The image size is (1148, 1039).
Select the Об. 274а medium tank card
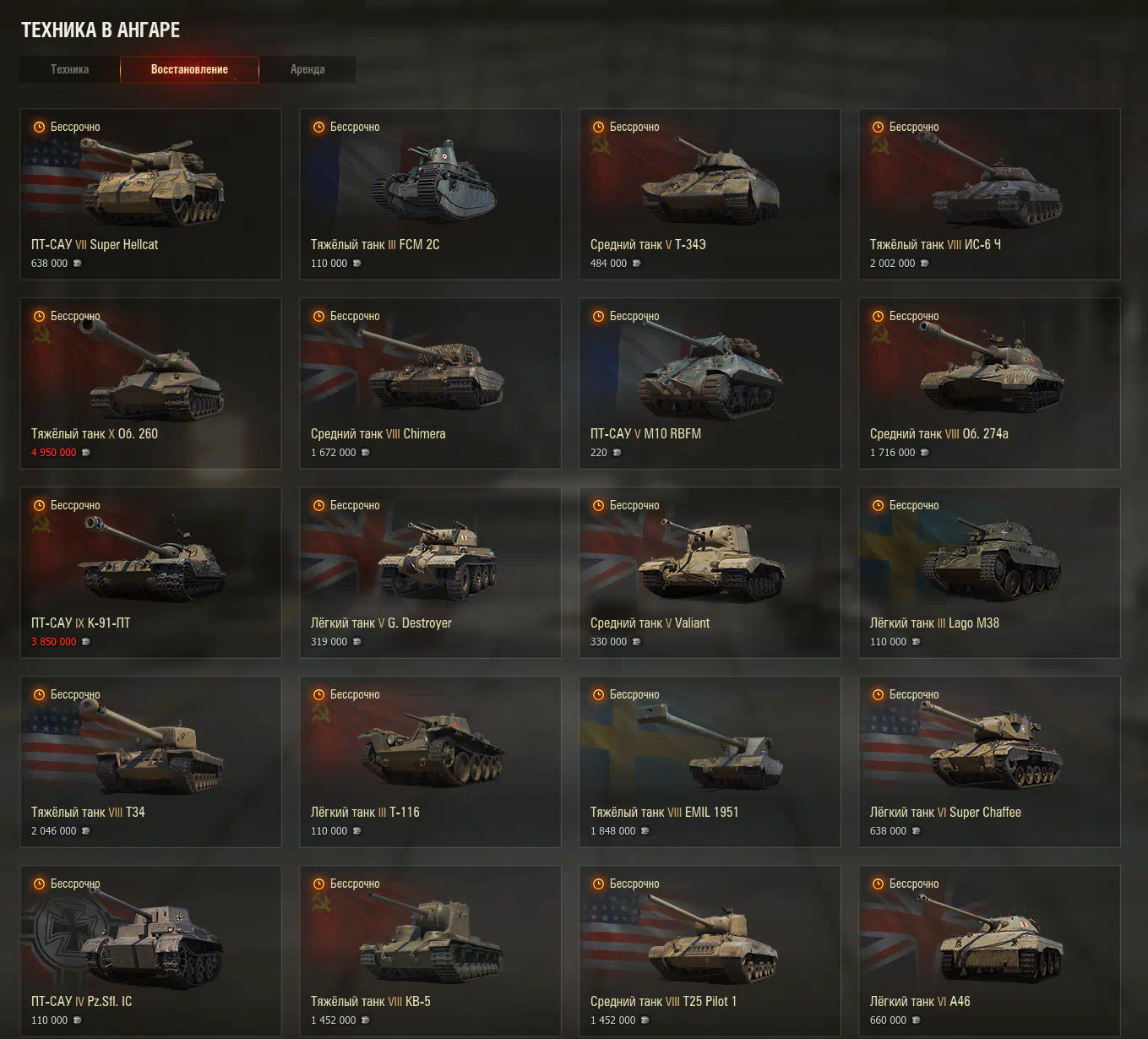pyautogui.click(x=989, y=384)
